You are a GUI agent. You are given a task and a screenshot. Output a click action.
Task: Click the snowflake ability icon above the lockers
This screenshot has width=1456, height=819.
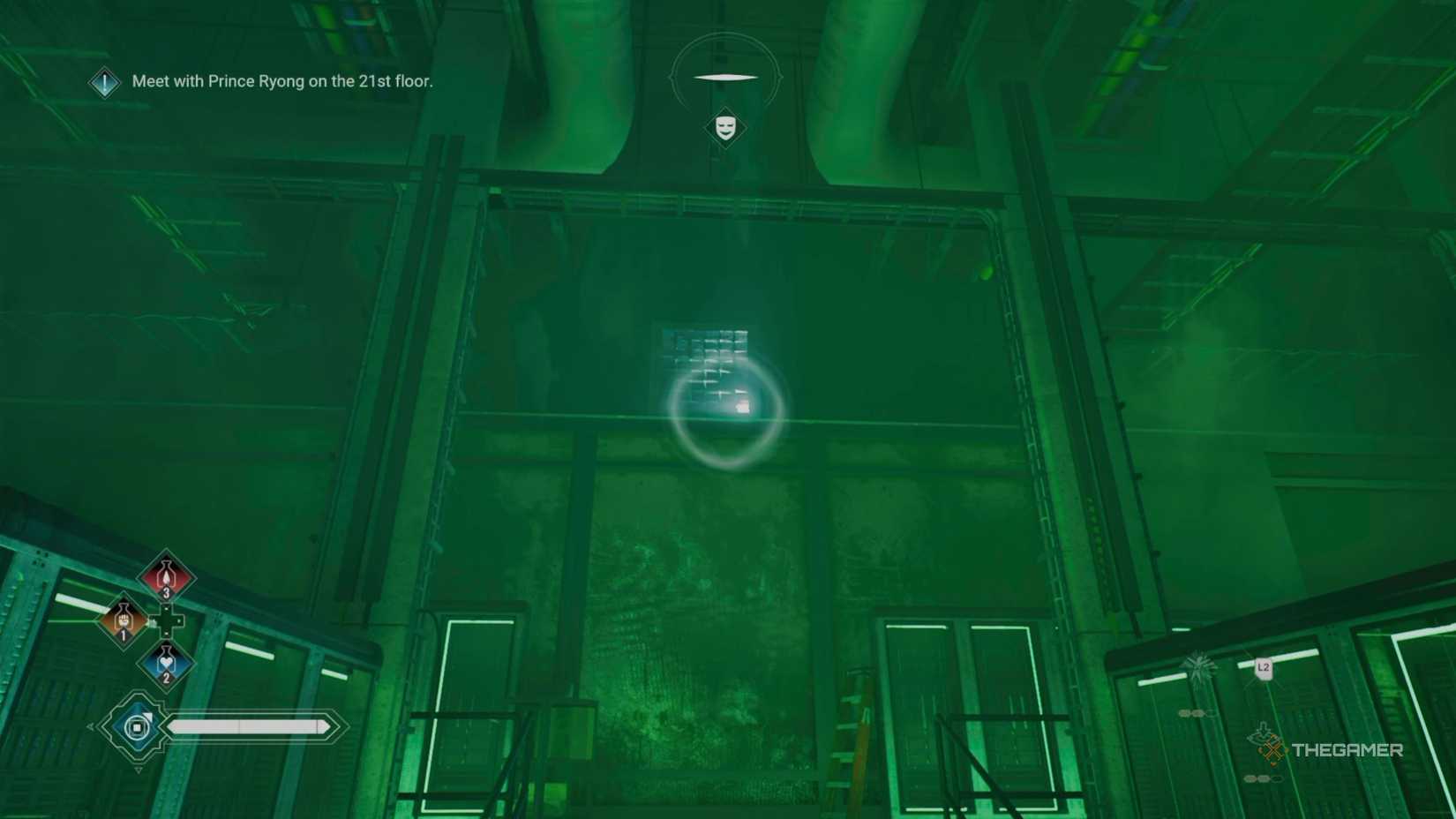(1198, 665)
